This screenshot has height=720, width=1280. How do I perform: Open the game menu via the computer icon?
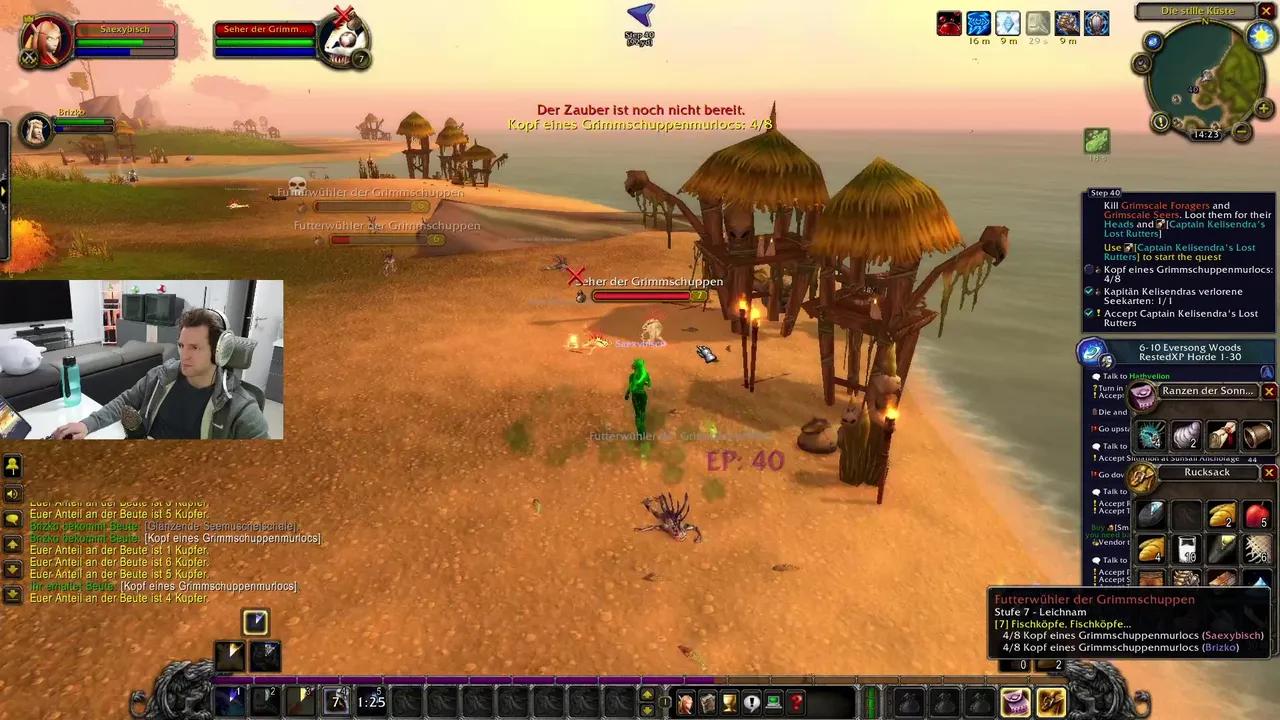click(771, 701)
